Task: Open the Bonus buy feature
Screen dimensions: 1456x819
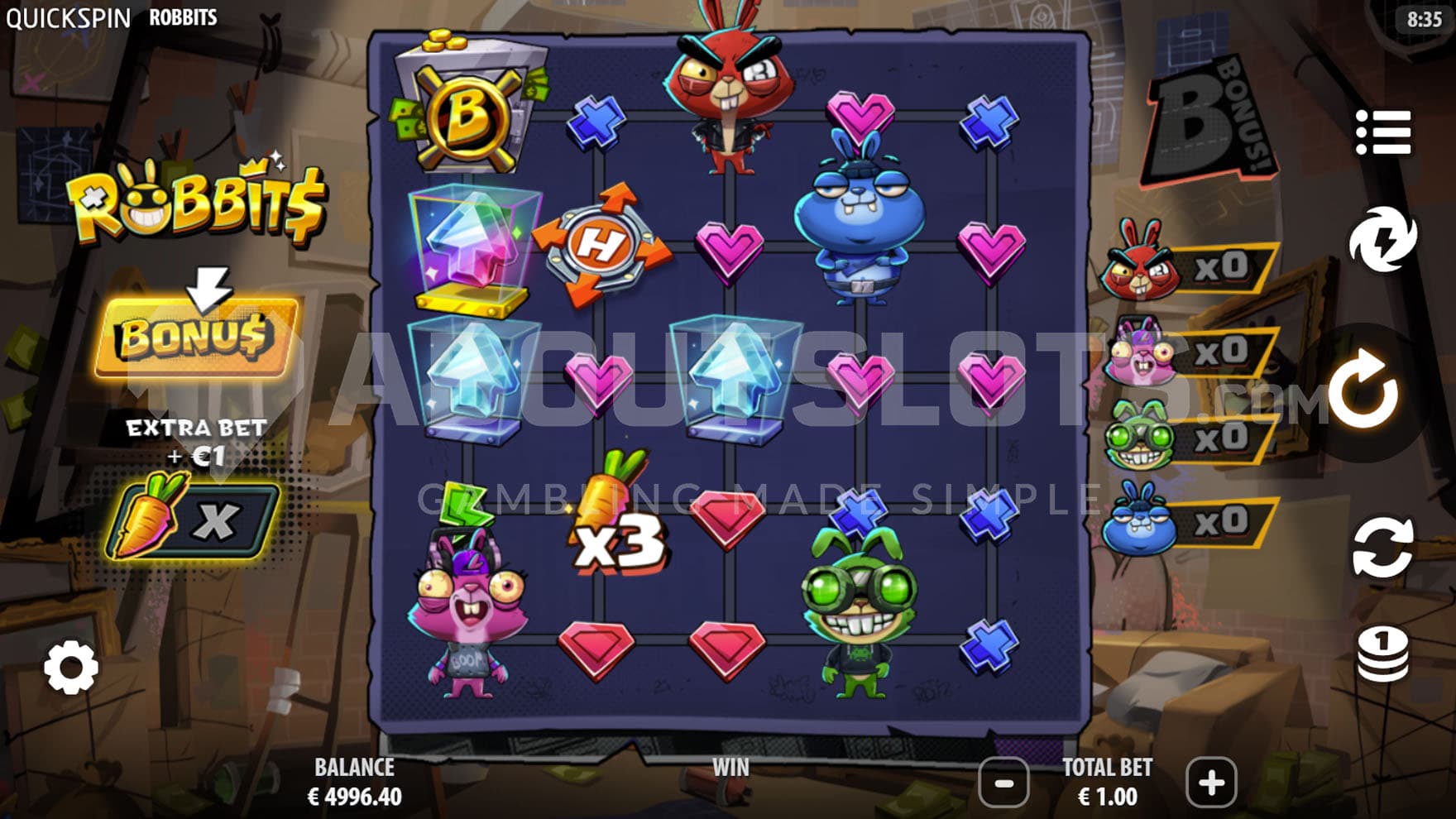Action: tap(197, 338)
